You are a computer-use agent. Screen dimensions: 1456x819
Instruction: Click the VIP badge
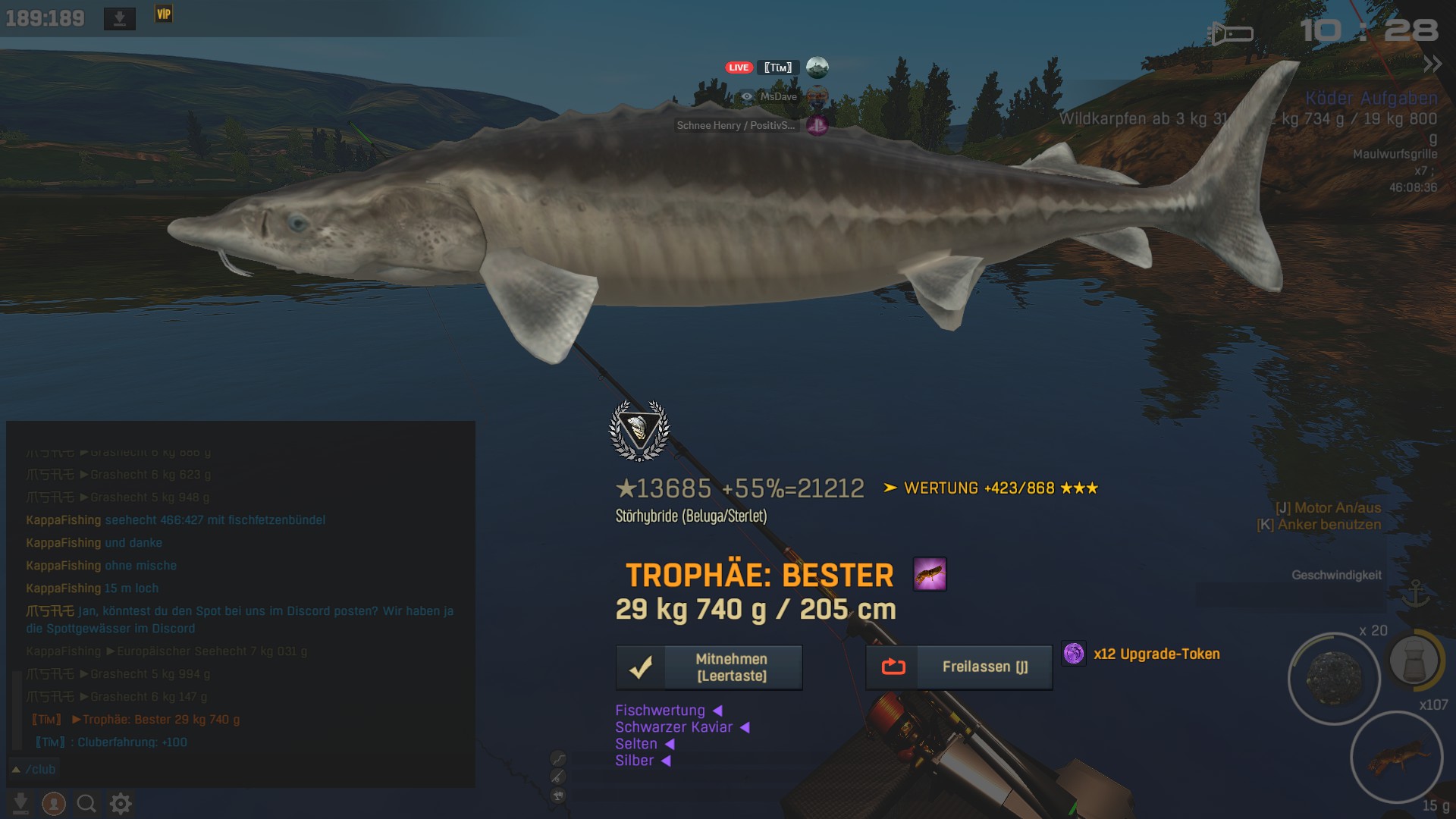pos(164,14)
